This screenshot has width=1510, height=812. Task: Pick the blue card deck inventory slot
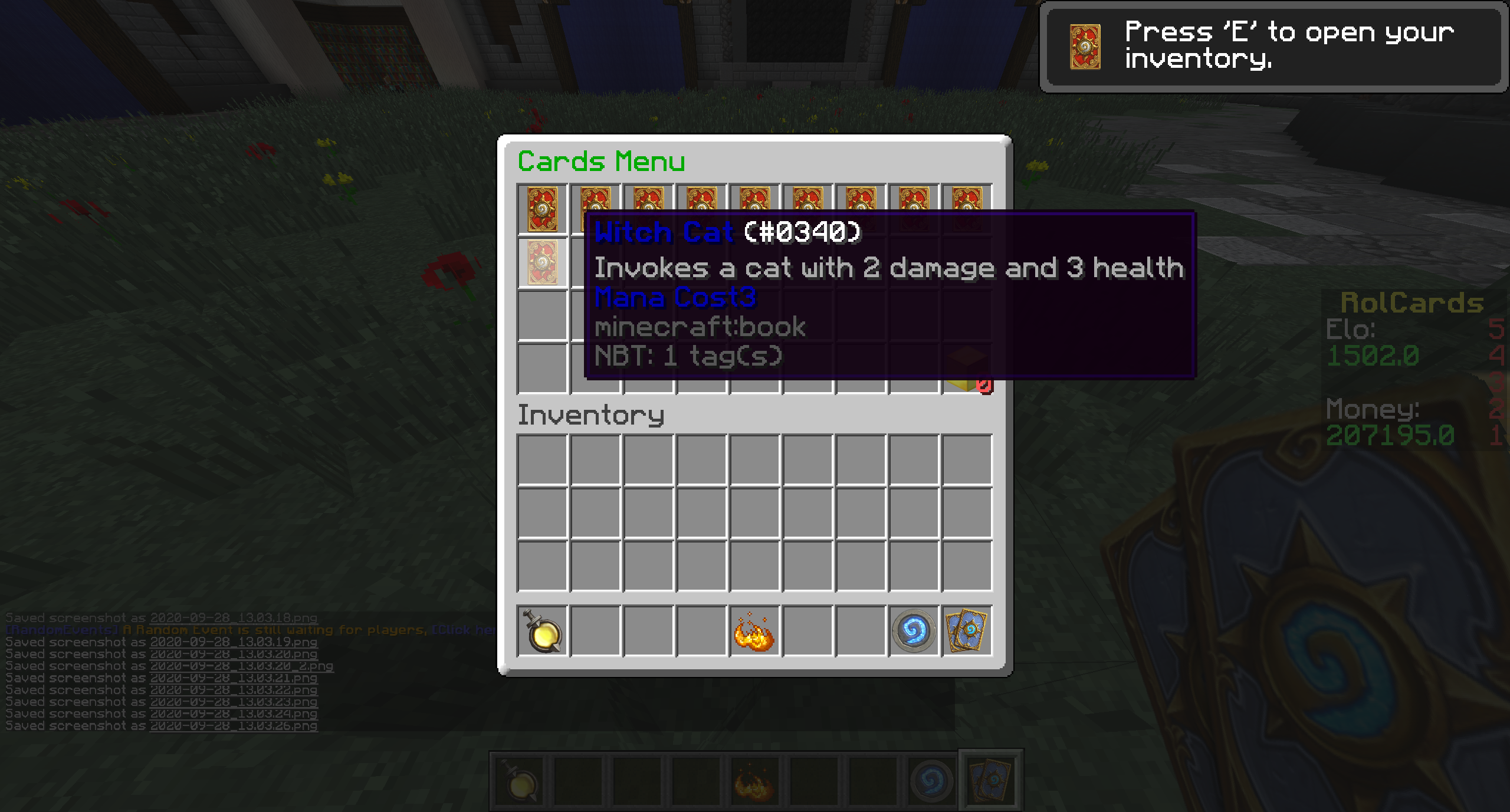pos(967,631)
